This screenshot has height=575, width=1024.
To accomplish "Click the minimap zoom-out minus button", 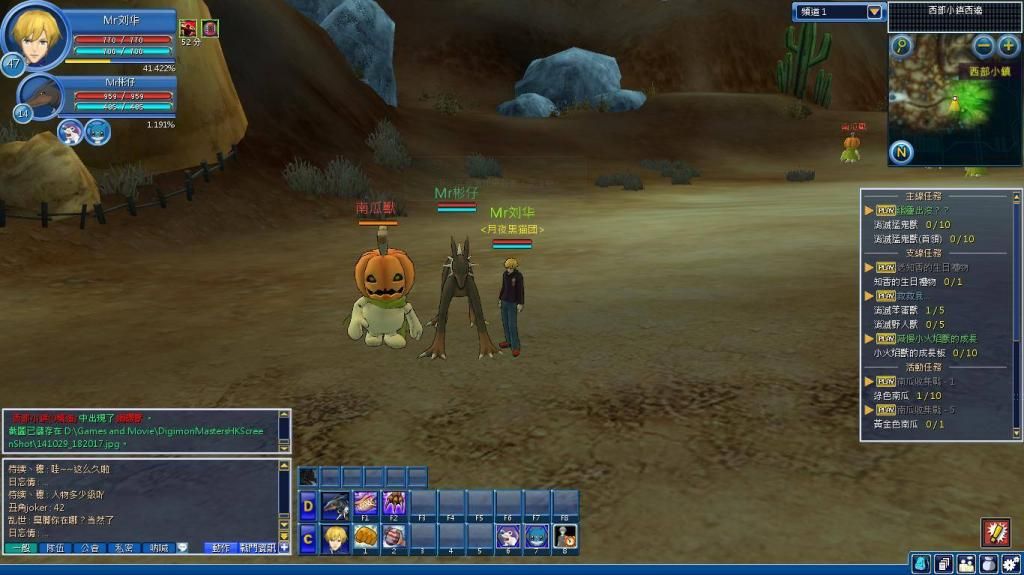I will [984, 45].
